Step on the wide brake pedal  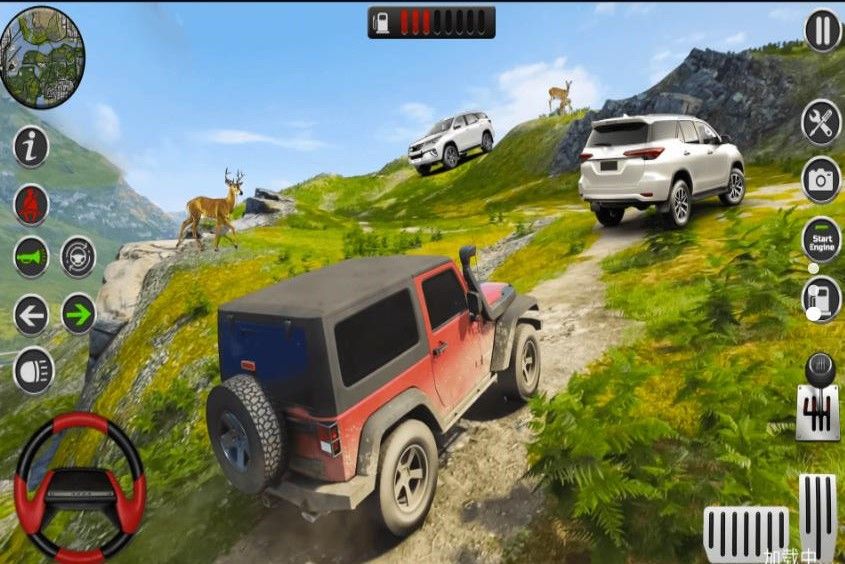(746, 533)
